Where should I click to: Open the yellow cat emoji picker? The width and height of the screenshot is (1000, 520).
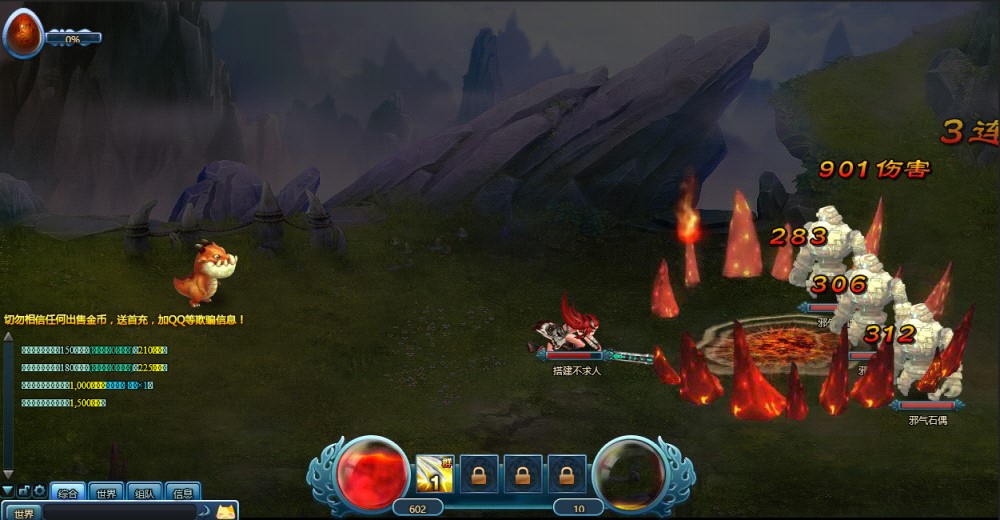tap(226, 512)
